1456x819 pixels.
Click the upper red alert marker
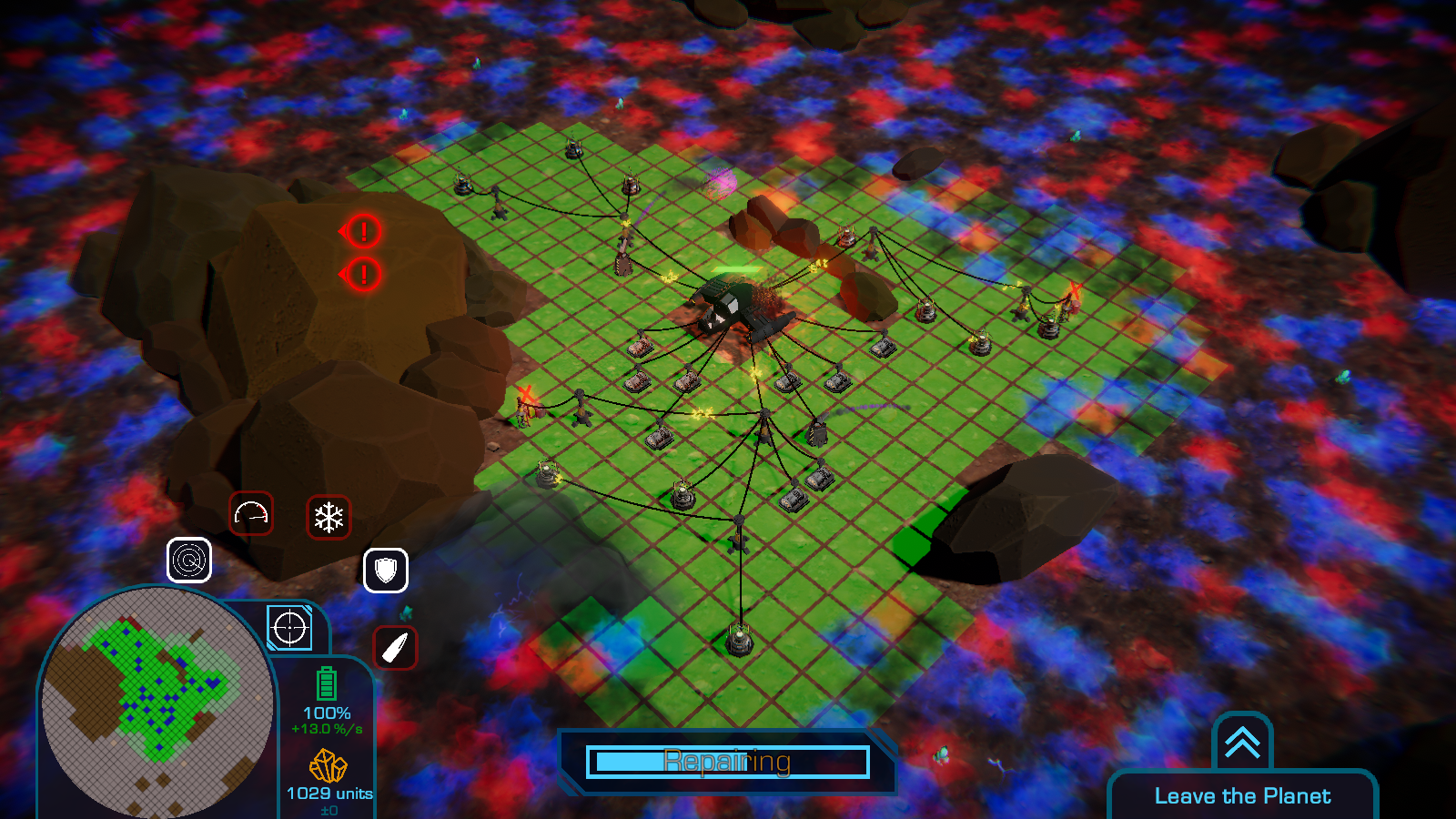363,231
